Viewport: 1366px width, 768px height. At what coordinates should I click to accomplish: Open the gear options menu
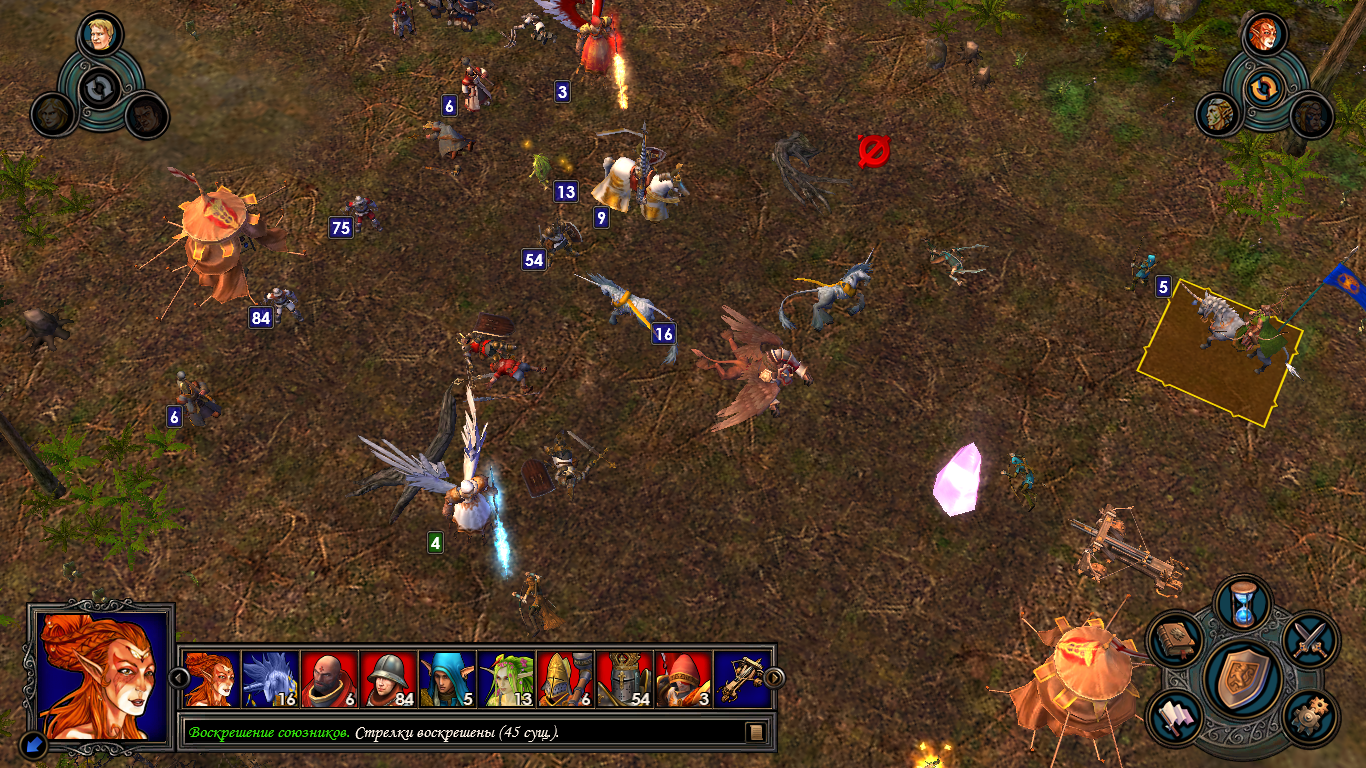pyautogui.click(x=1310, y=716)
